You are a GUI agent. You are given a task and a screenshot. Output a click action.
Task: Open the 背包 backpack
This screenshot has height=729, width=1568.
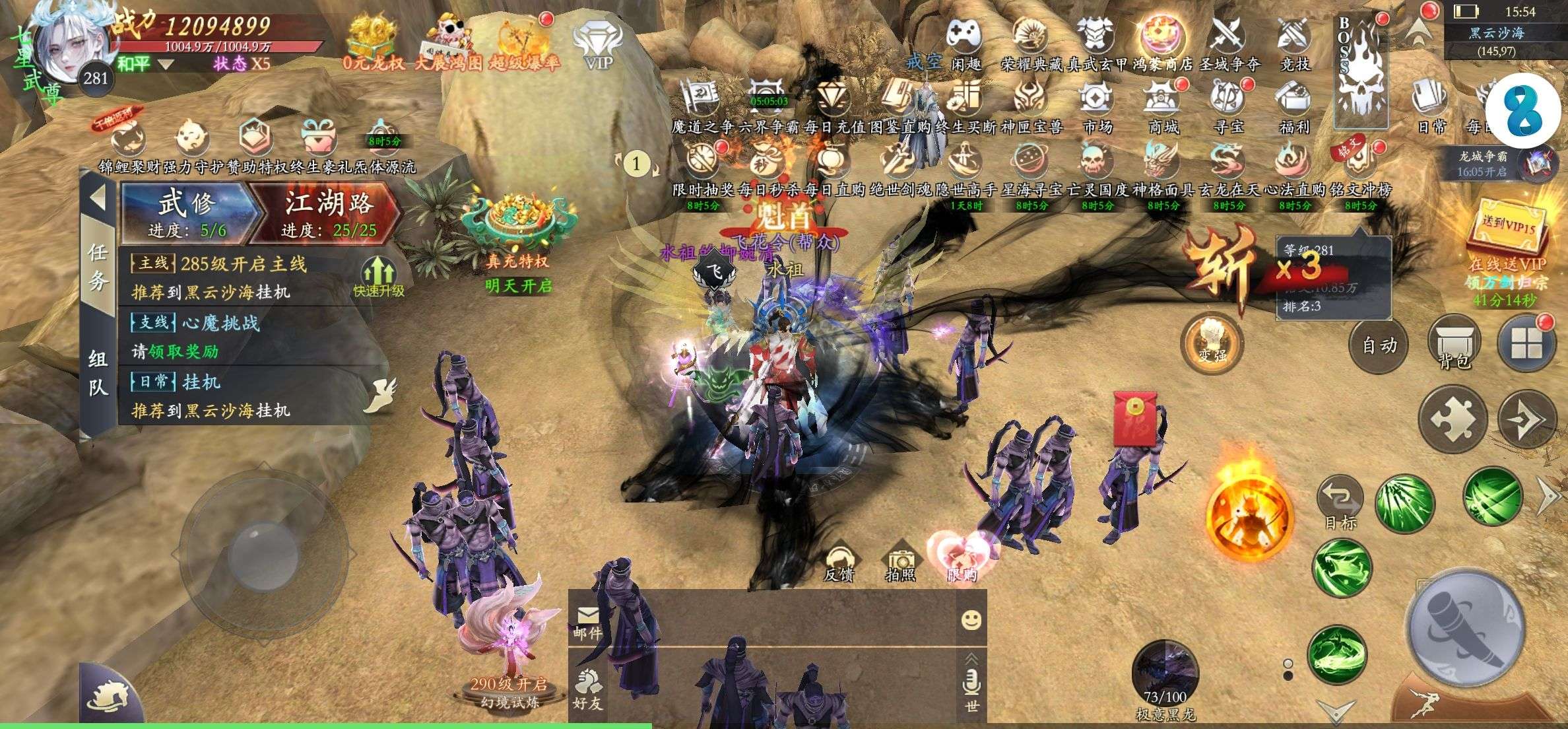1454,343
